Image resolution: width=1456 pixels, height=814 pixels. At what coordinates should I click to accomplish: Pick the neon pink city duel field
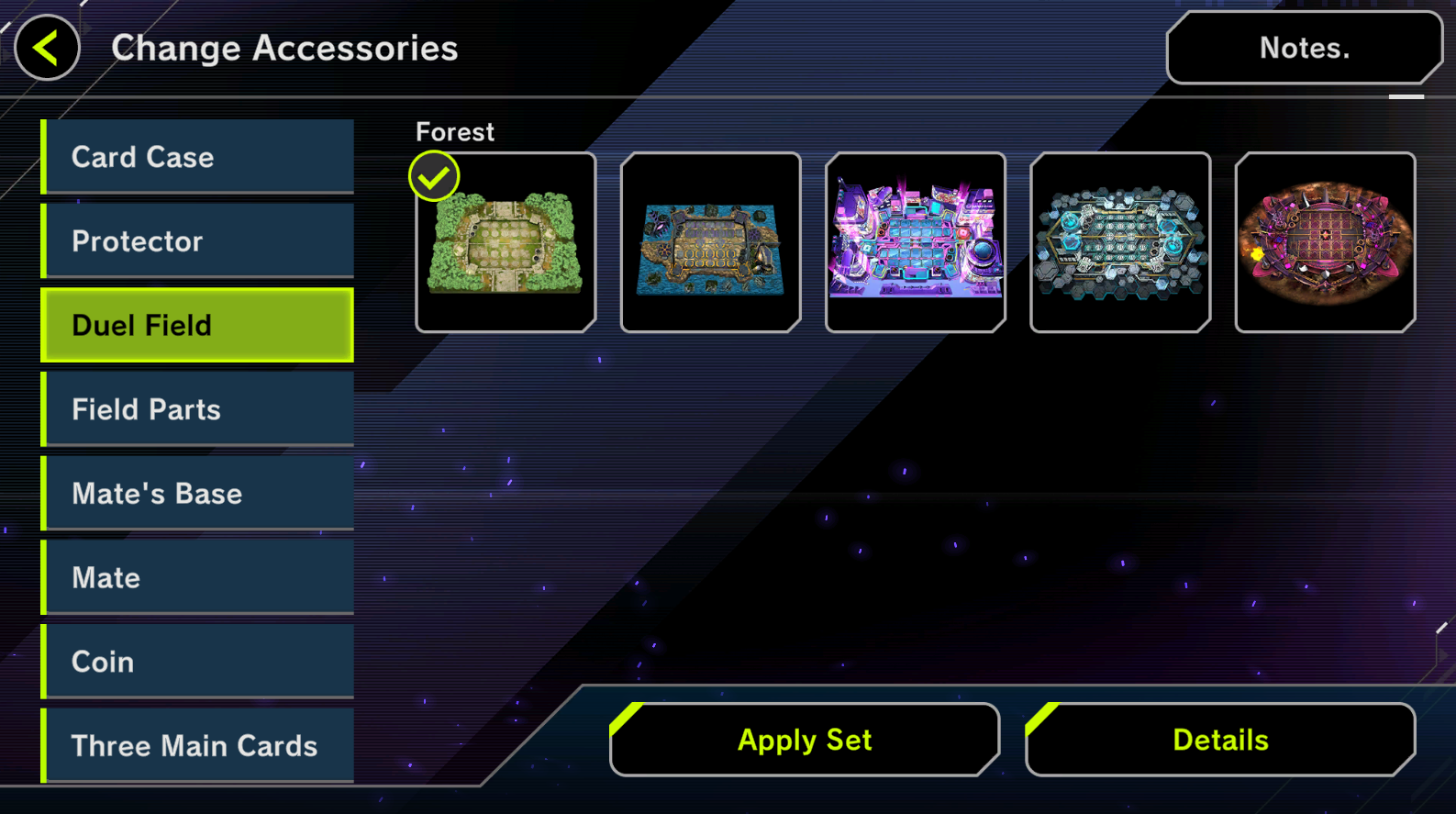(916, 242)
